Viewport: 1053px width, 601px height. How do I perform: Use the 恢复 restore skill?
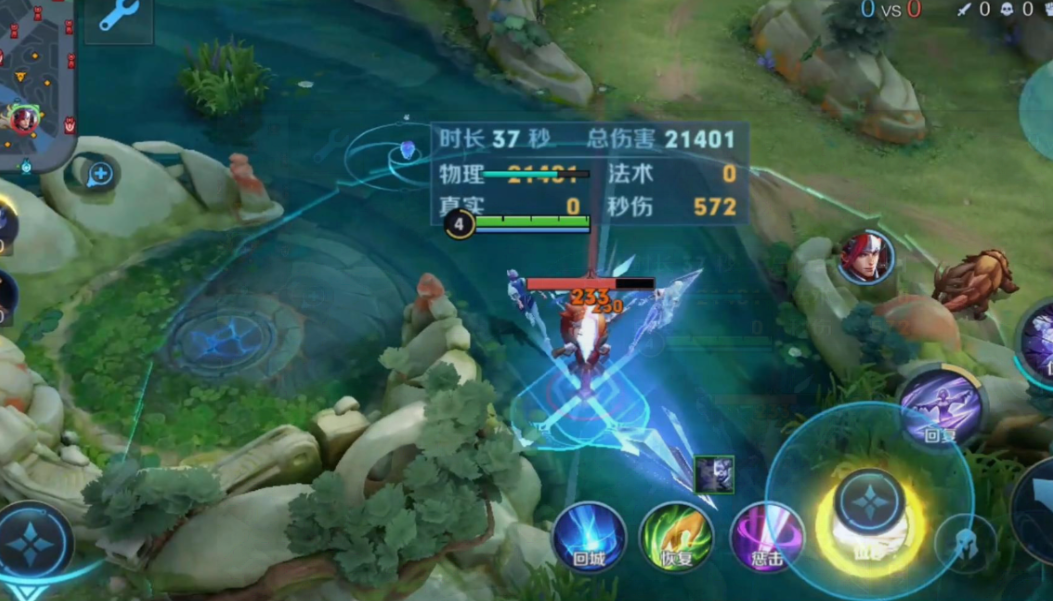click(x=676, y=536)
